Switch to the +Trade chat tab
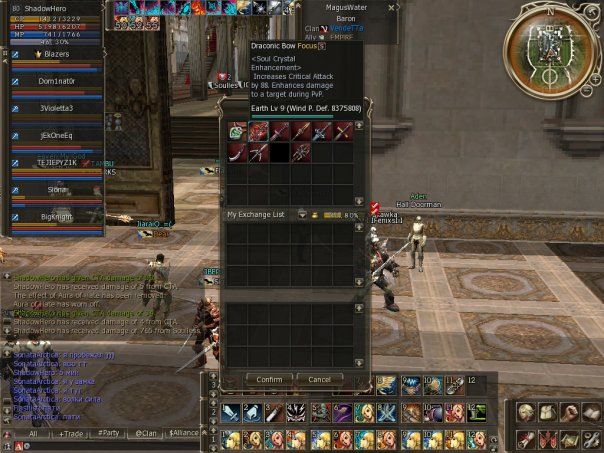The width and height of the screenshot is (604, 453). click(71, 434)
